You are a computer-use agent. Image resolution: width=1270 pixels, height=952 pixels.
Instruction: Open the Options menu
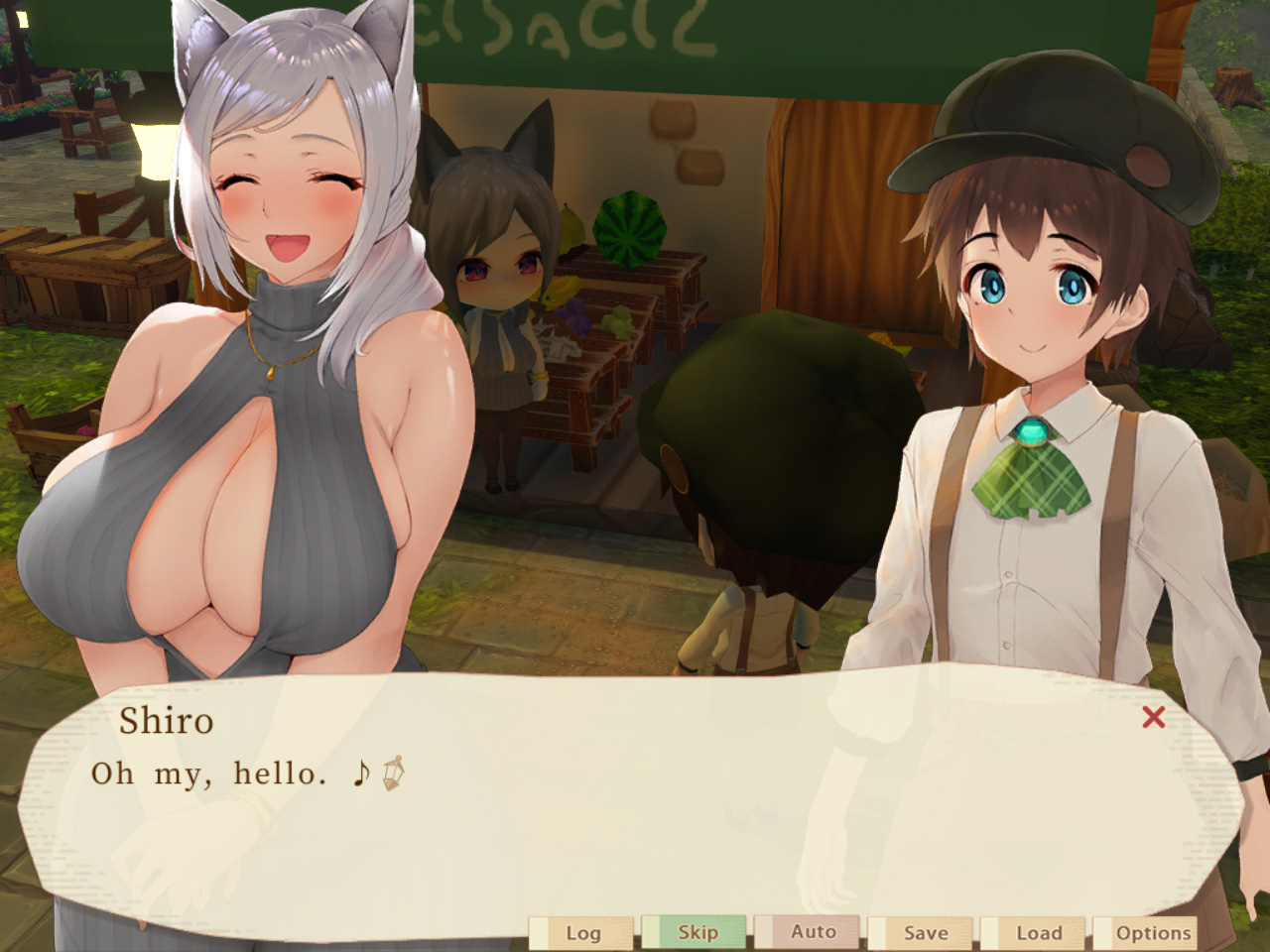(x=1151, y=933)
